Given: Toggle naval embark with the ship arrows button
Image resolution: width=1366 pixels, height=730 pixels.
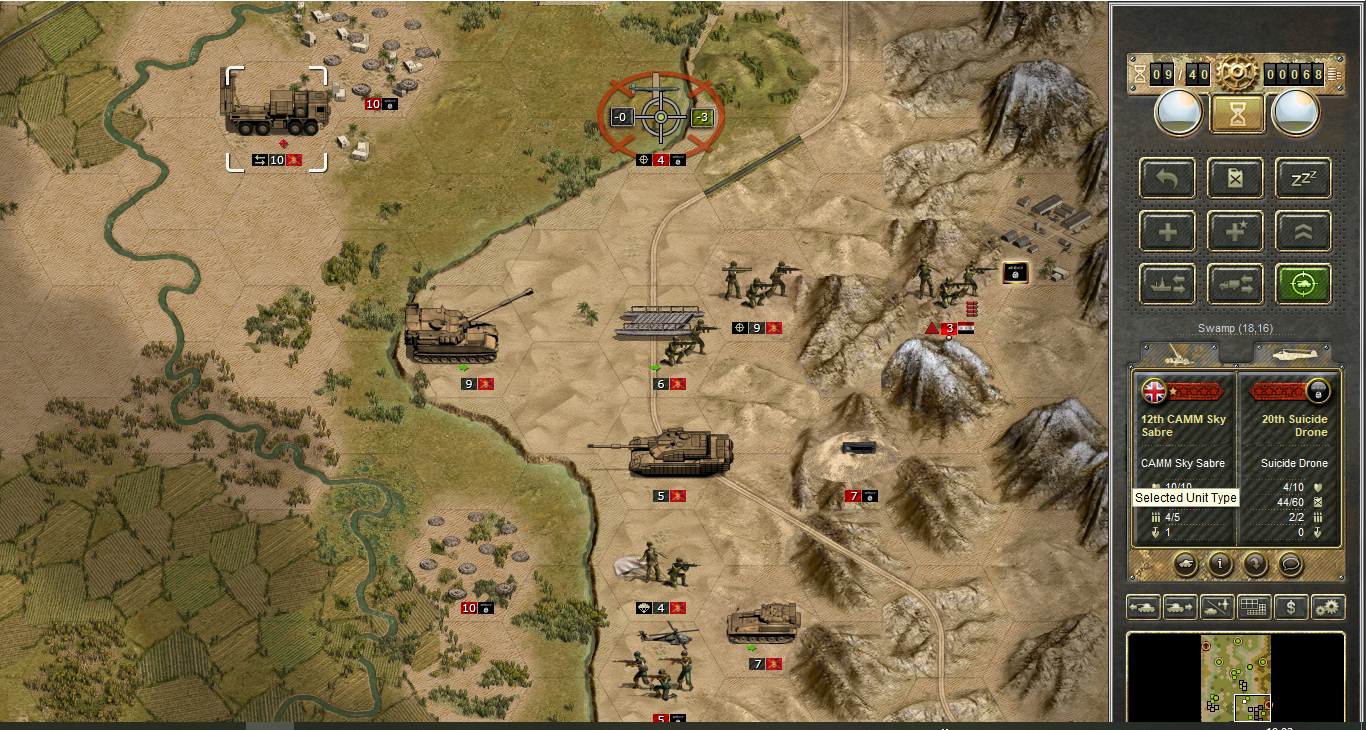Looking at the screenshot, I should [1167, 284].
